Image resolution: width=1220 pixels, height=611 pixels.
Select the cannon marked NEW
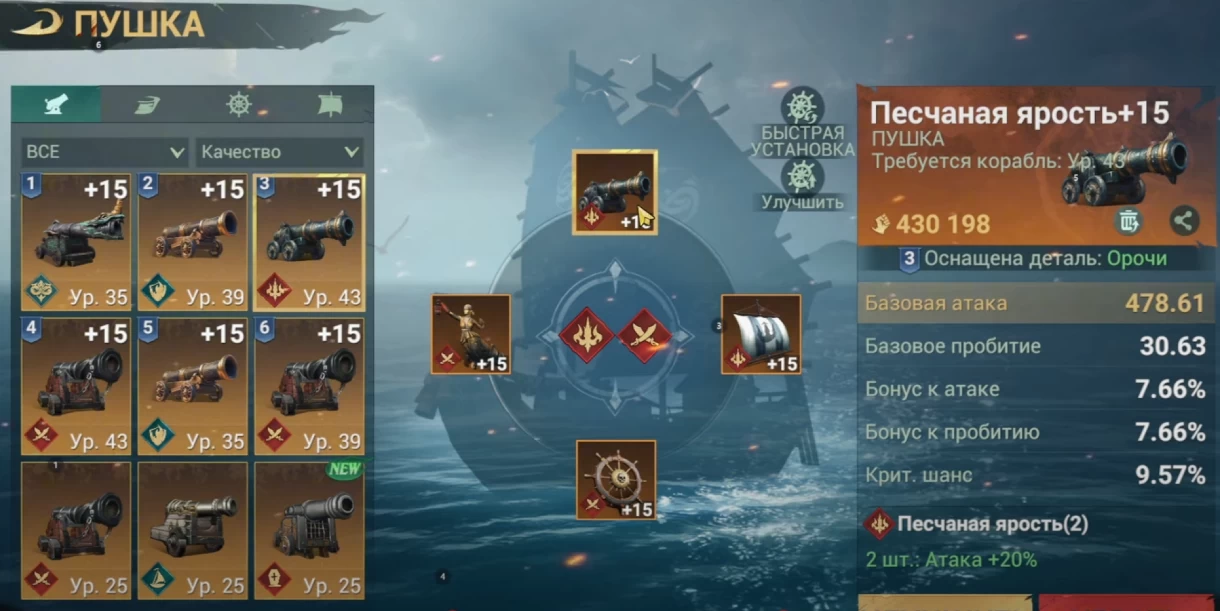tap(309, 529)
